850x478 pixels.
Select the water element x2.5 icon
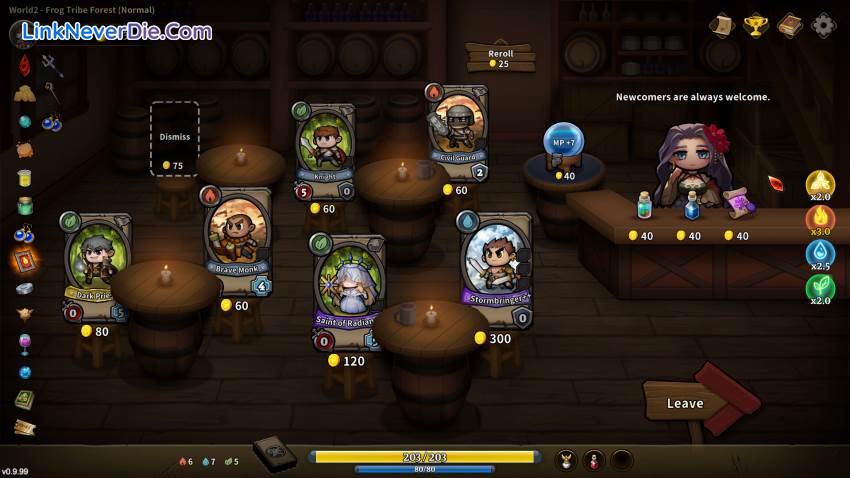(x=821, y=254)
